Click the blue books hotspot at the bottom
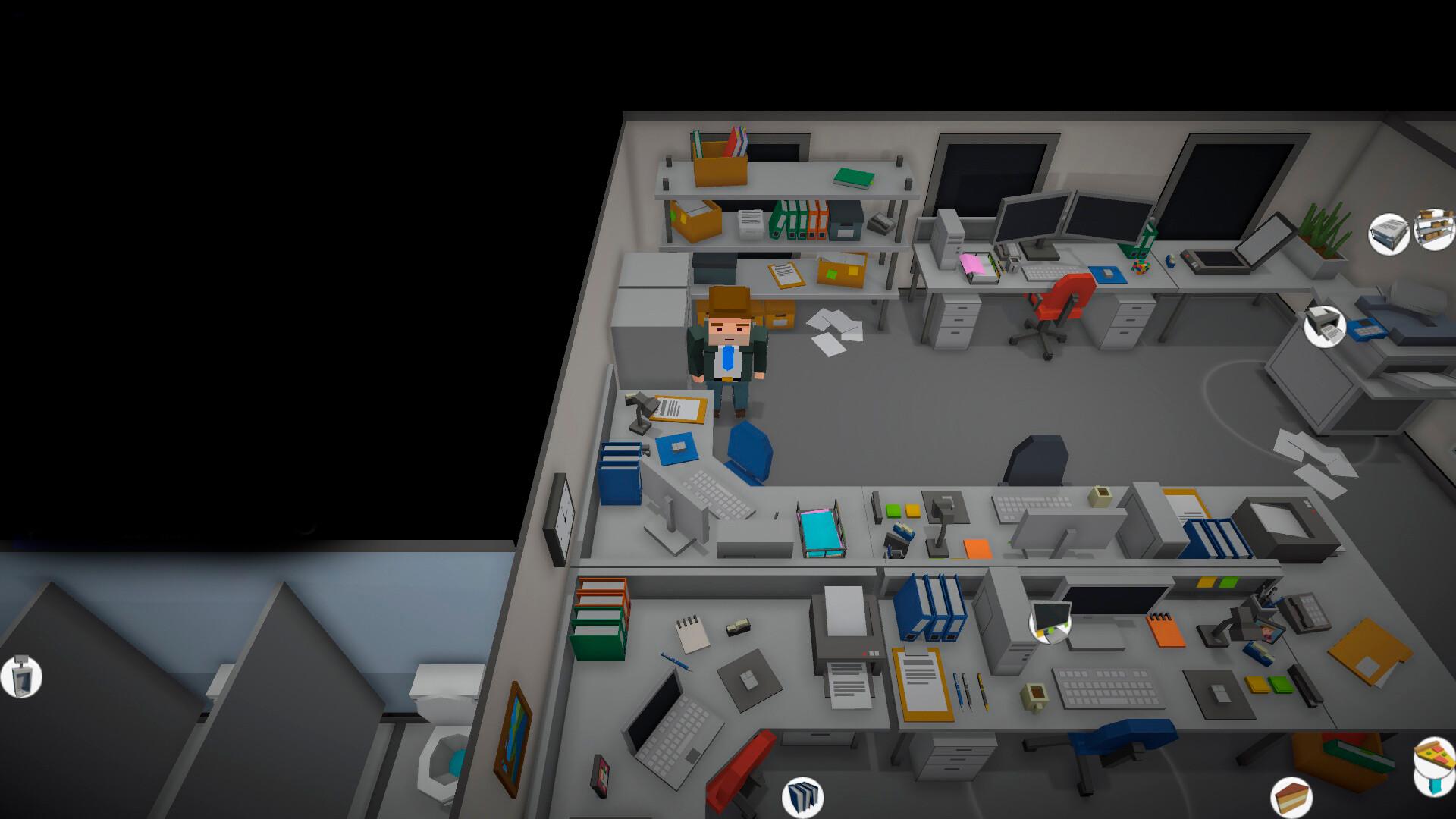The image size is (1456, 819). click(x=802, y=796)
